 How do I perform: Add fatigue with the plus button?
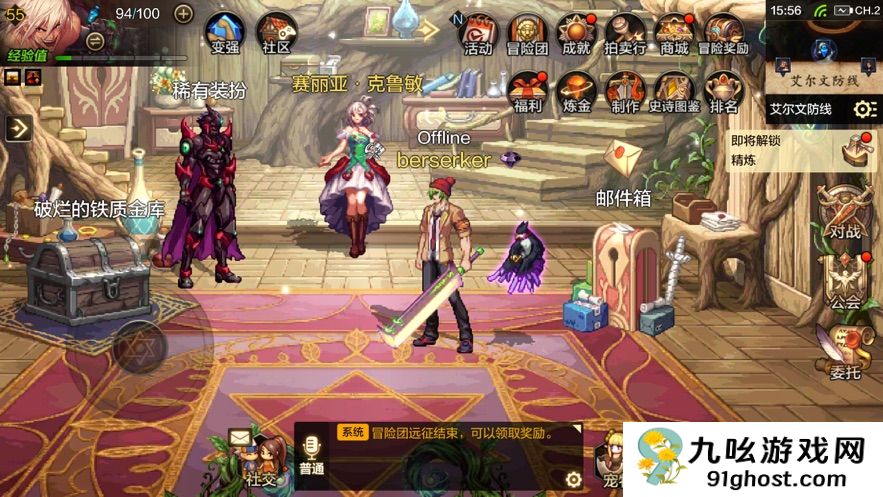183,13
